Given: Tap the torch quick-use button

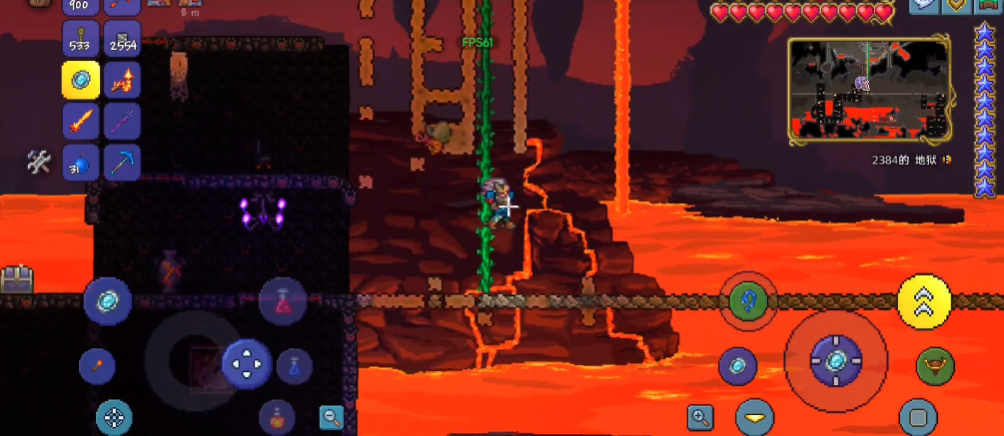Looking at the screenshot, I should [97, 365].
